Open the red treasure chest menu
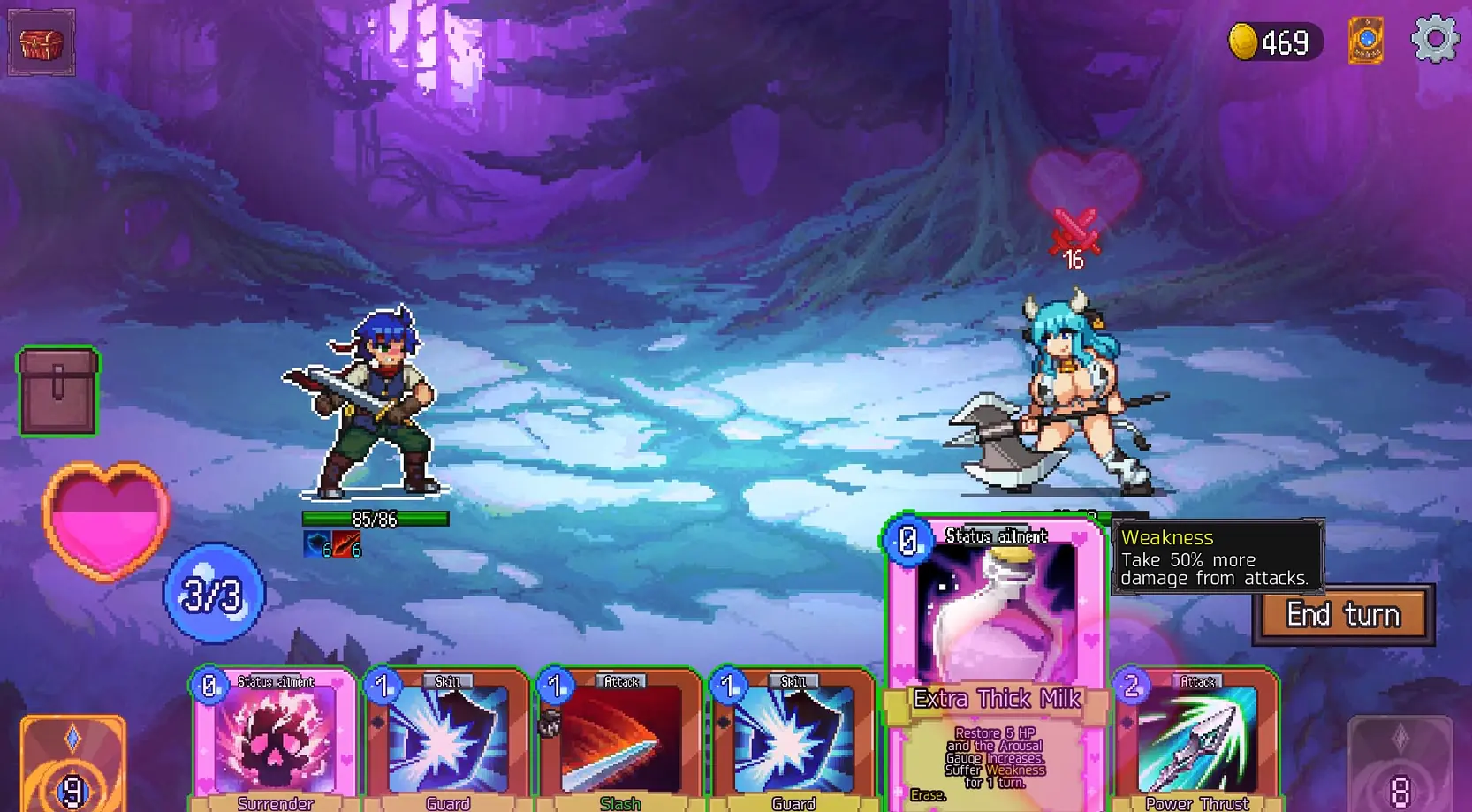 pyautogui.click(x=42, y=42)
